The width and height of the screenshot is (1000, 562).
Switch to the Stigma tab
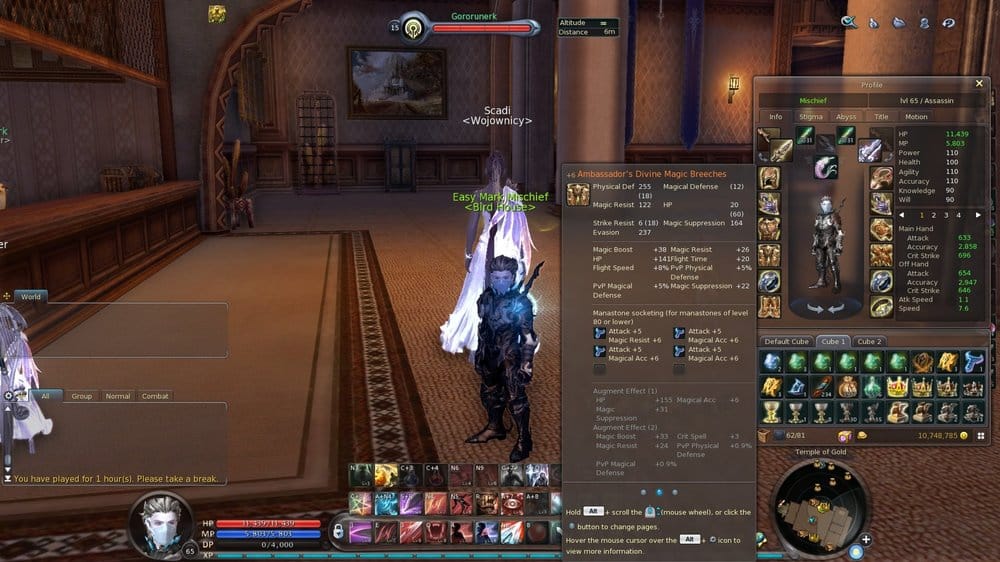click(x=811, y=117)
